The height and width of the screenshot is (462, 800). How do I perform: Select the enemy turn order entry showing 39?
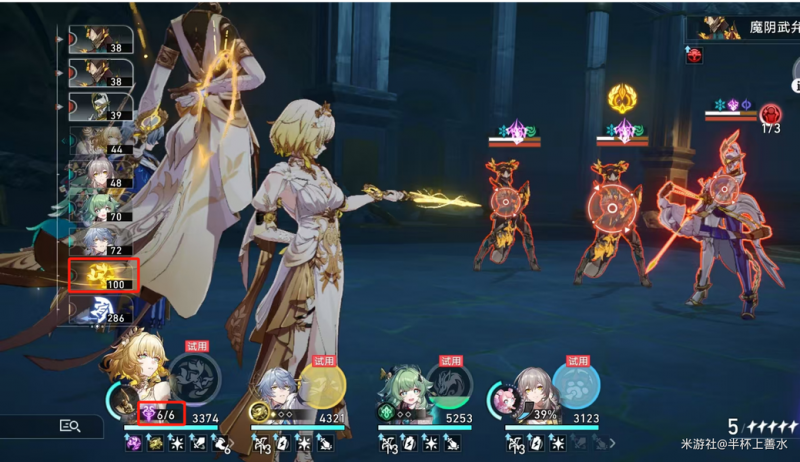point(102,106)
